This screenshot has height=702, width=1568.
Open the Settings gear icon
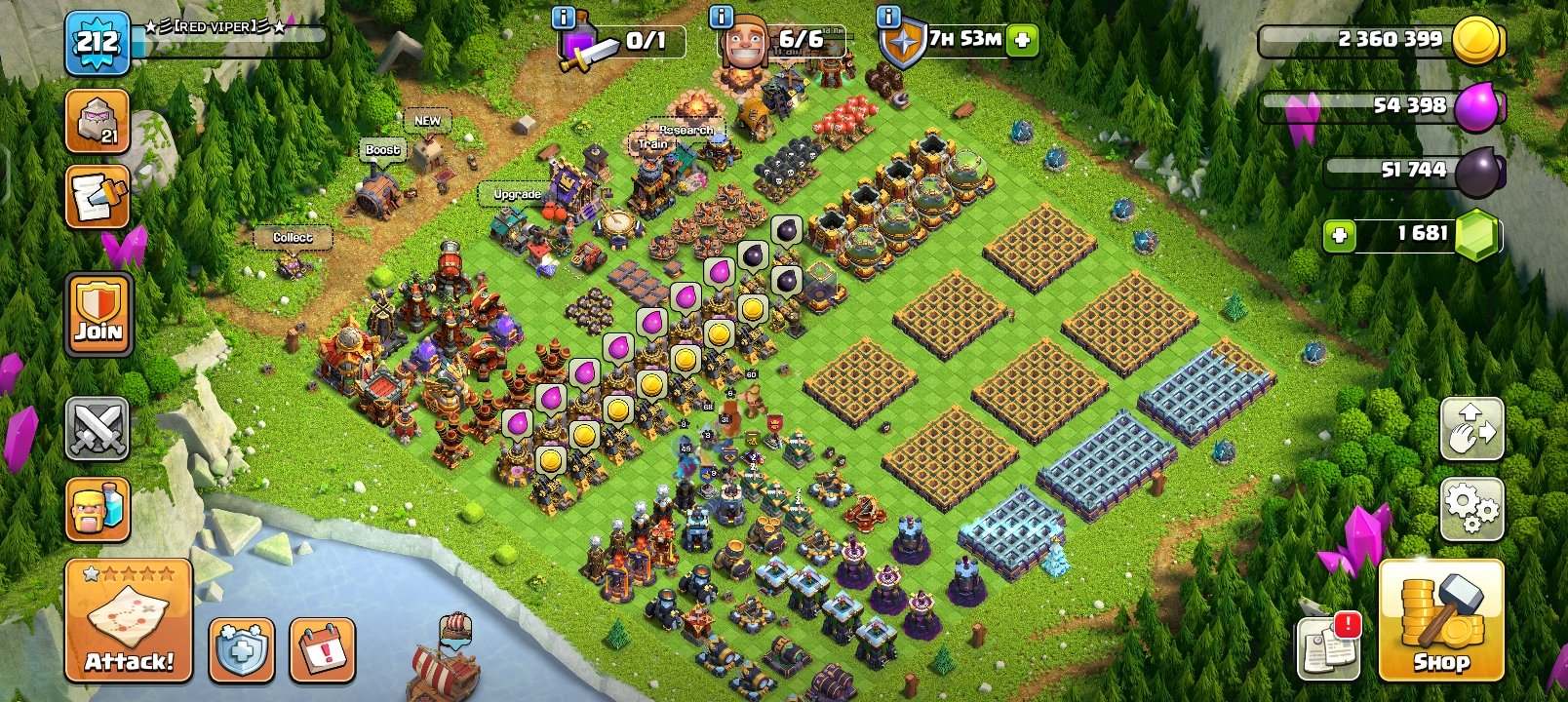pyautogui.click(x=1470, y=509)
